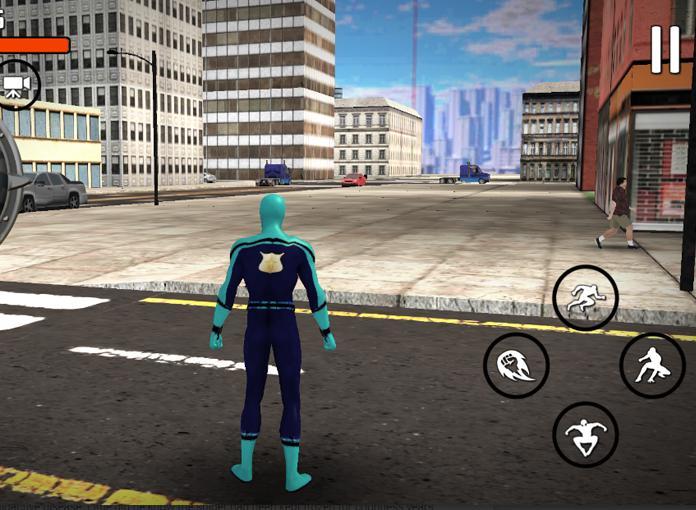Switch camera view using the camera icon
Image resolution: width=696 pixels, height=510 pixels.
pos(17,85)
